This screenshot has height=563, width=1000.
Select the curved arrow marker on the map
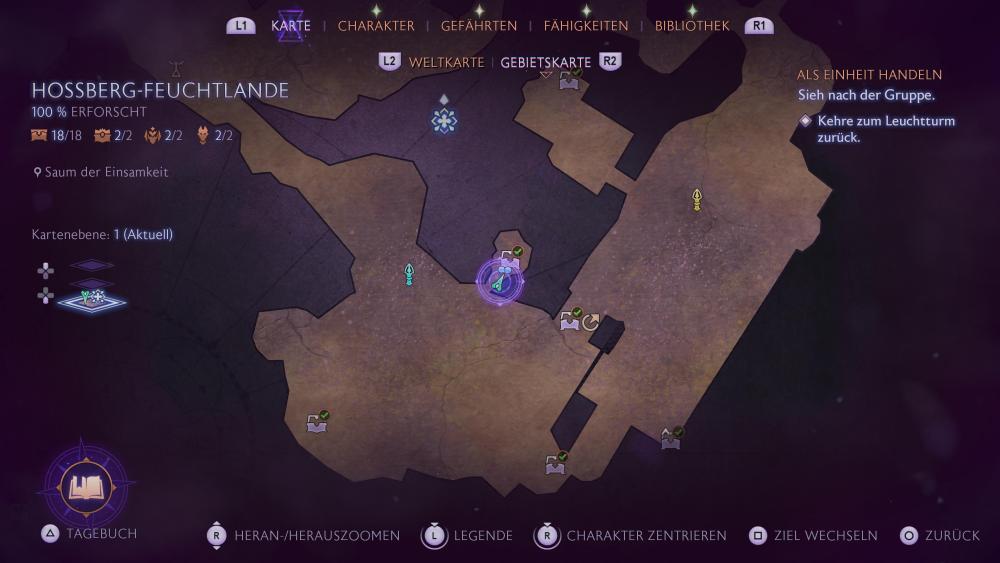click(x=591, y=322)
